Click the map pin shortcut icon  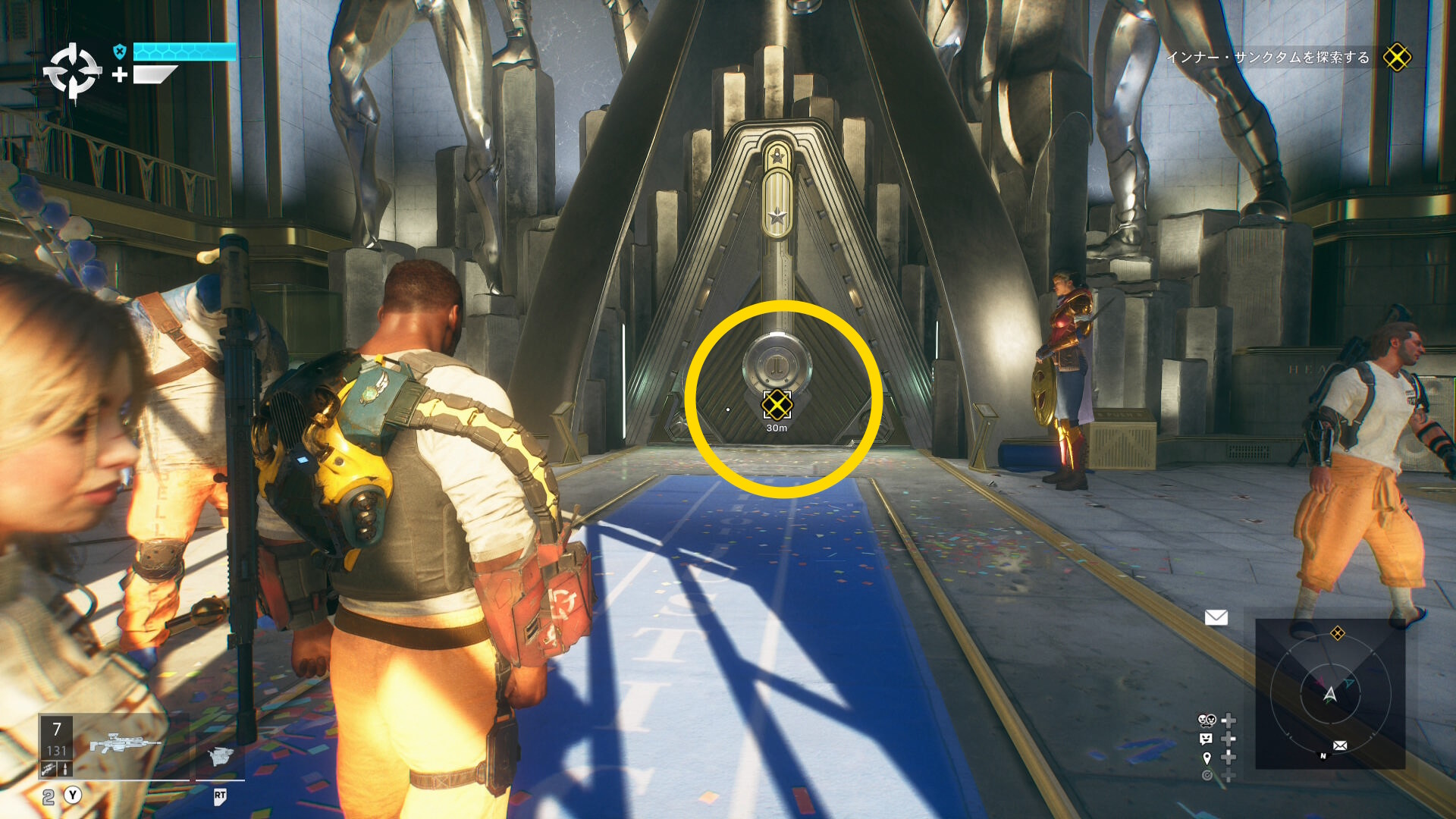click(x=1207, y=758)
